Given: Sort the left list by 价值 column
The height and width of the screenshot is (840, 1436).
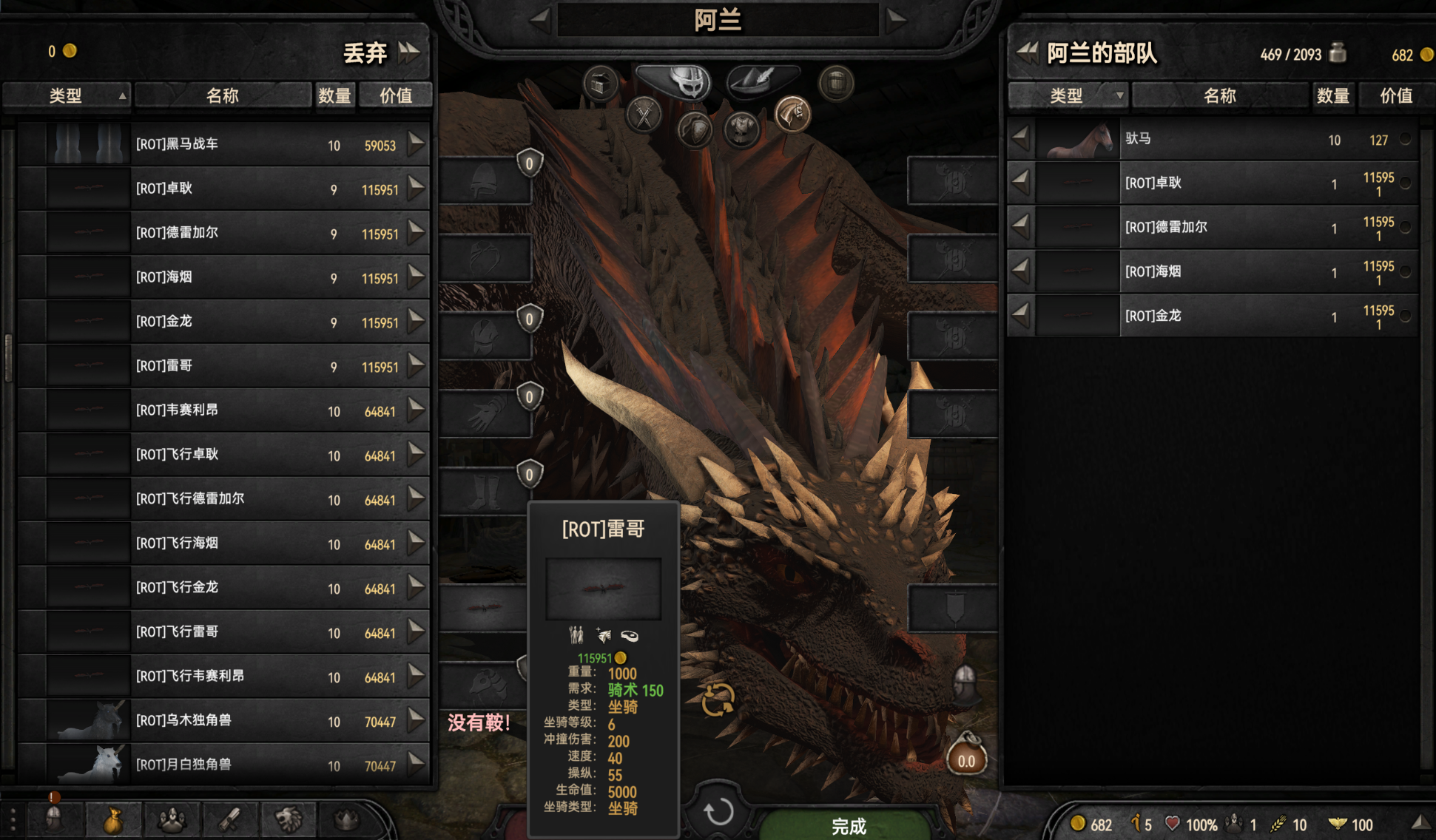Looking at the screenshot, I should (x=396, y=95).
